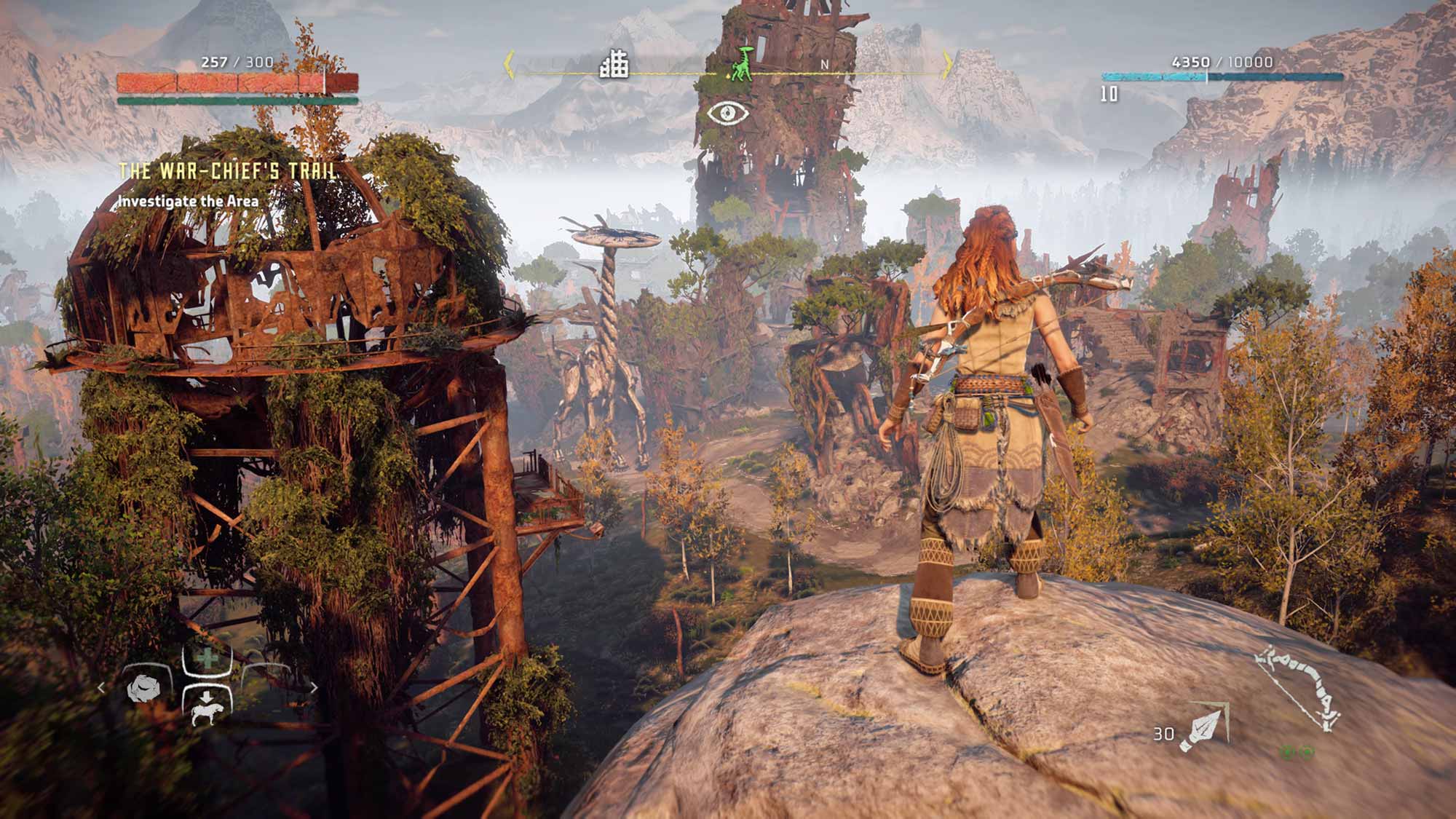This screenshot has width=1456, height=819.
Task: Expand the left chevron of the weapon selector
Action: pos(102,687)
